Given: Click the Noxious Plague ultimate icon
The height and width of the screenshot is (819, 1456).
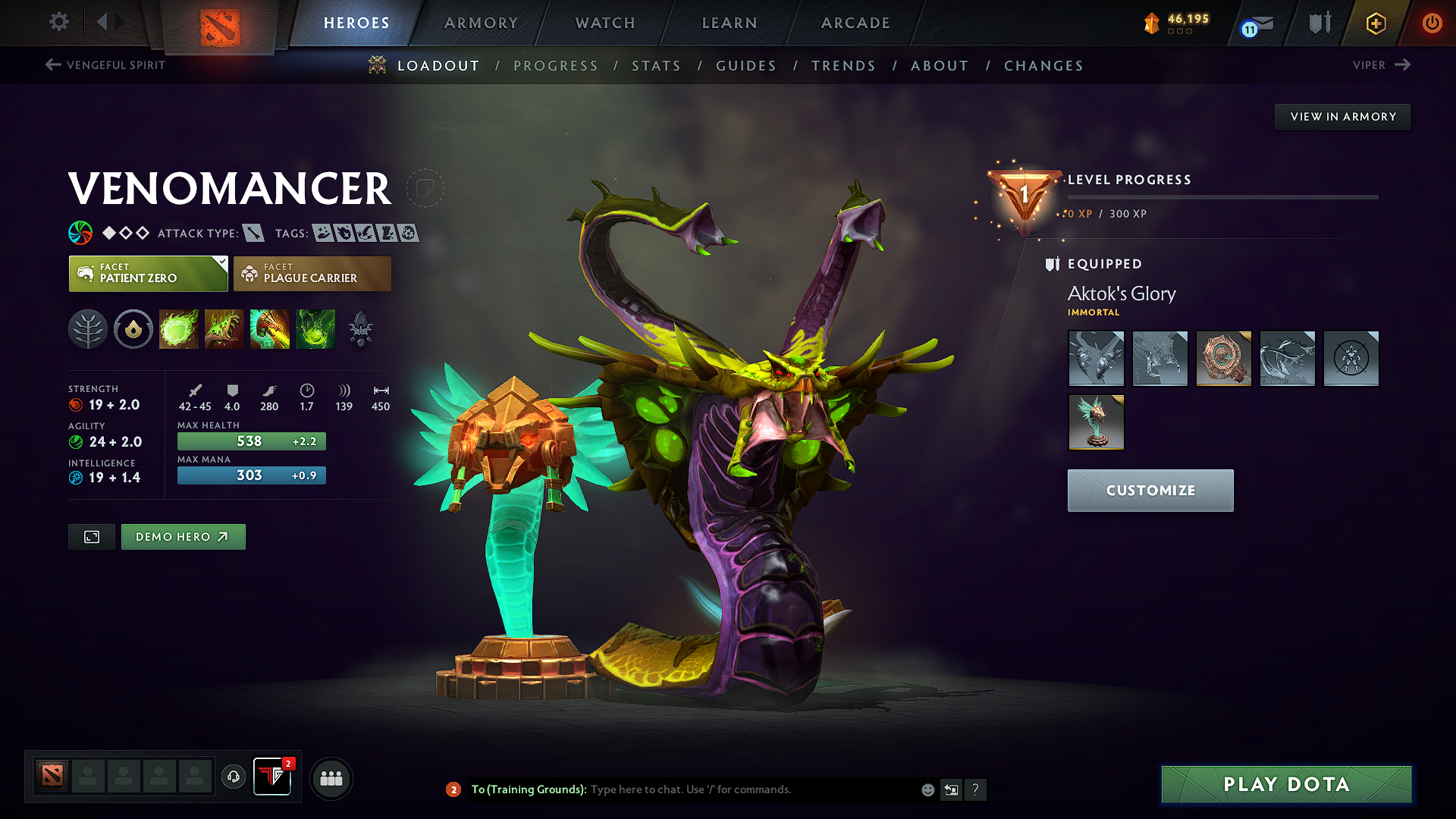Looking at the screenshot, I should (315, 328).
